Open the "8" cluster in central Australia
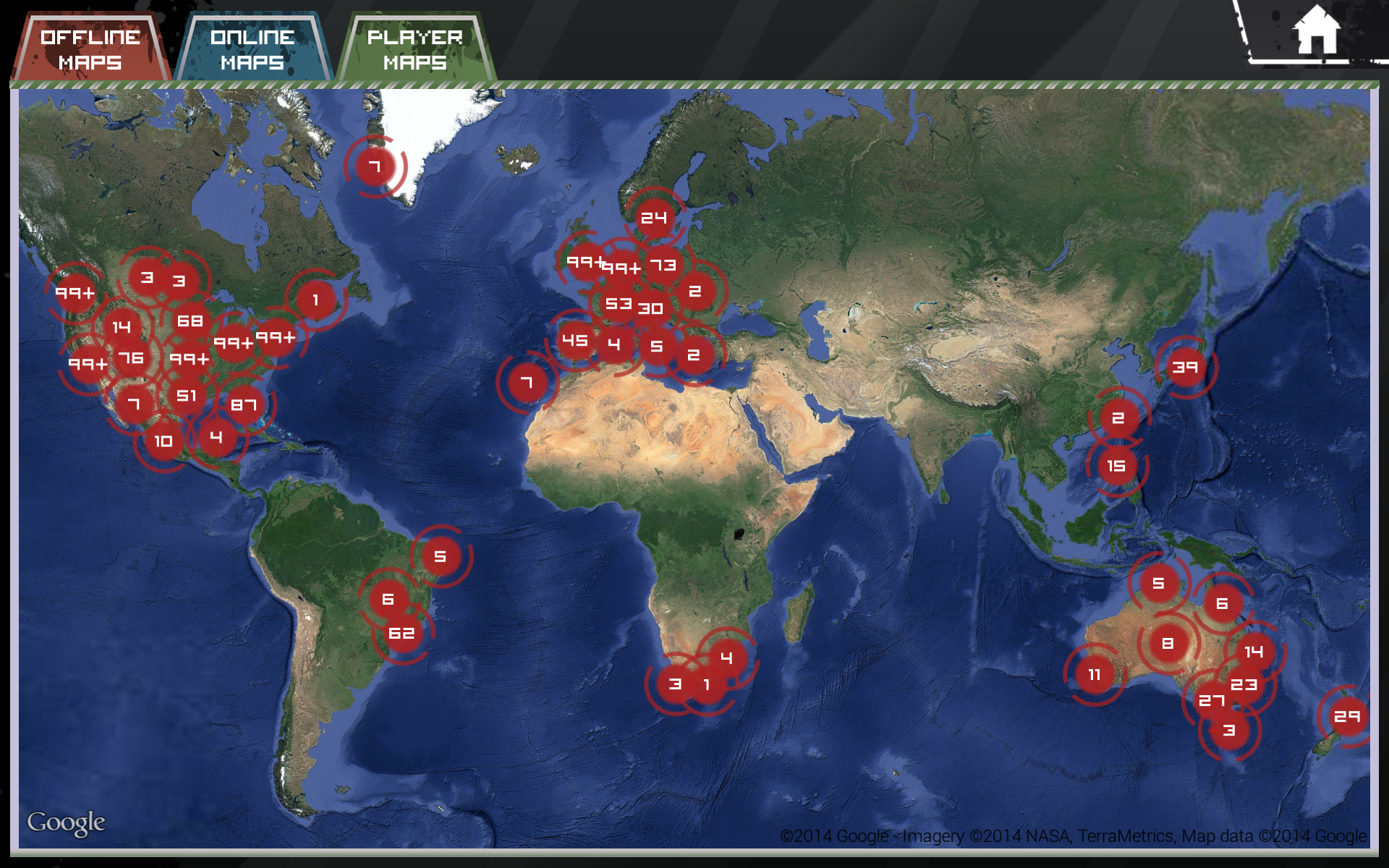 coord(1168,644)
